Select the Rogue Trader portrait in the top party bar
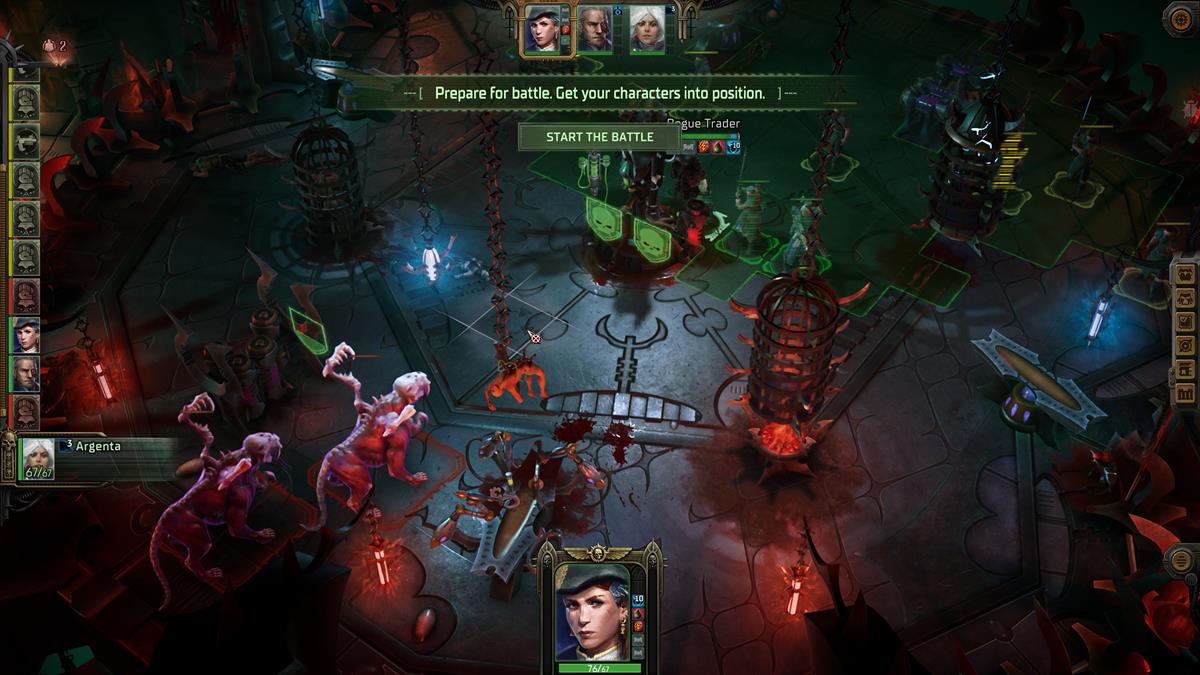Image resolution: width=1200 pixels, height=675 pixels. tap(547, 30)
